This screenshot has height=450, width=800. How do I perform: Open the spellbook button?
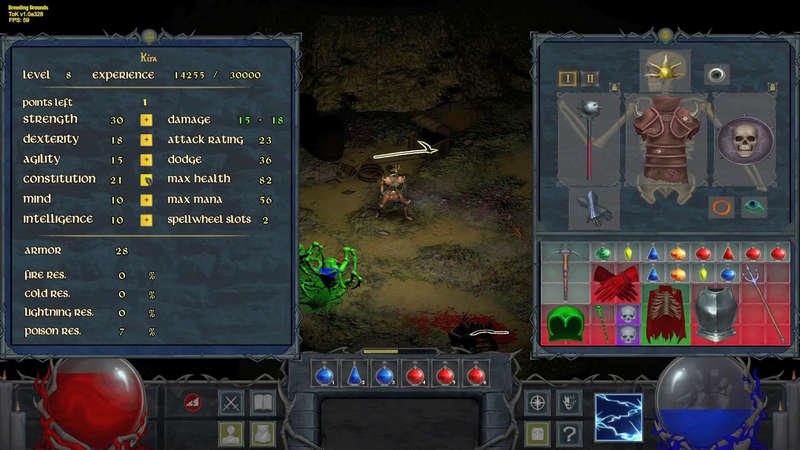point(263,403)
